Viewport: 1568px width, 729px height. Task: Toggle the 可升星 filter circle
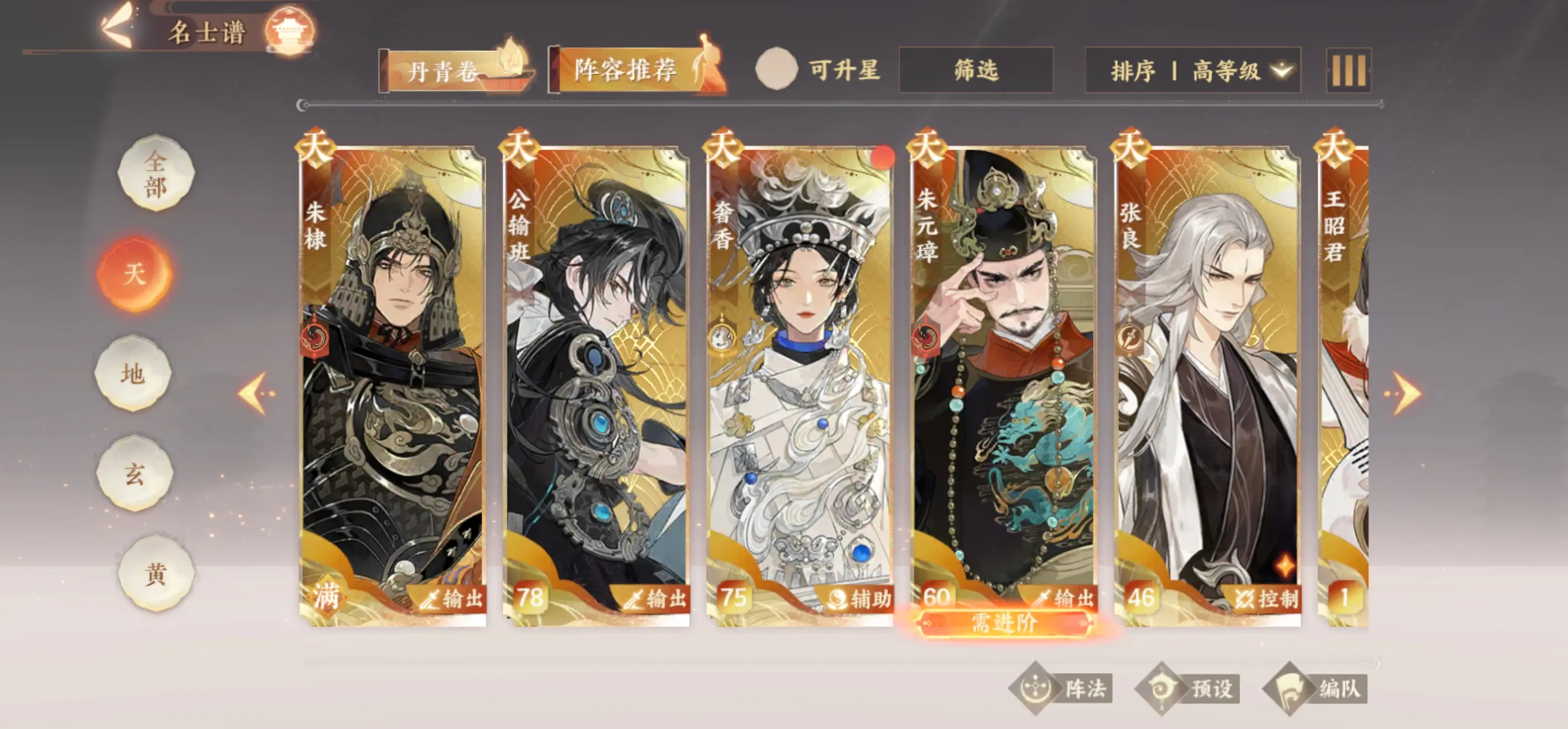point(776,69)
